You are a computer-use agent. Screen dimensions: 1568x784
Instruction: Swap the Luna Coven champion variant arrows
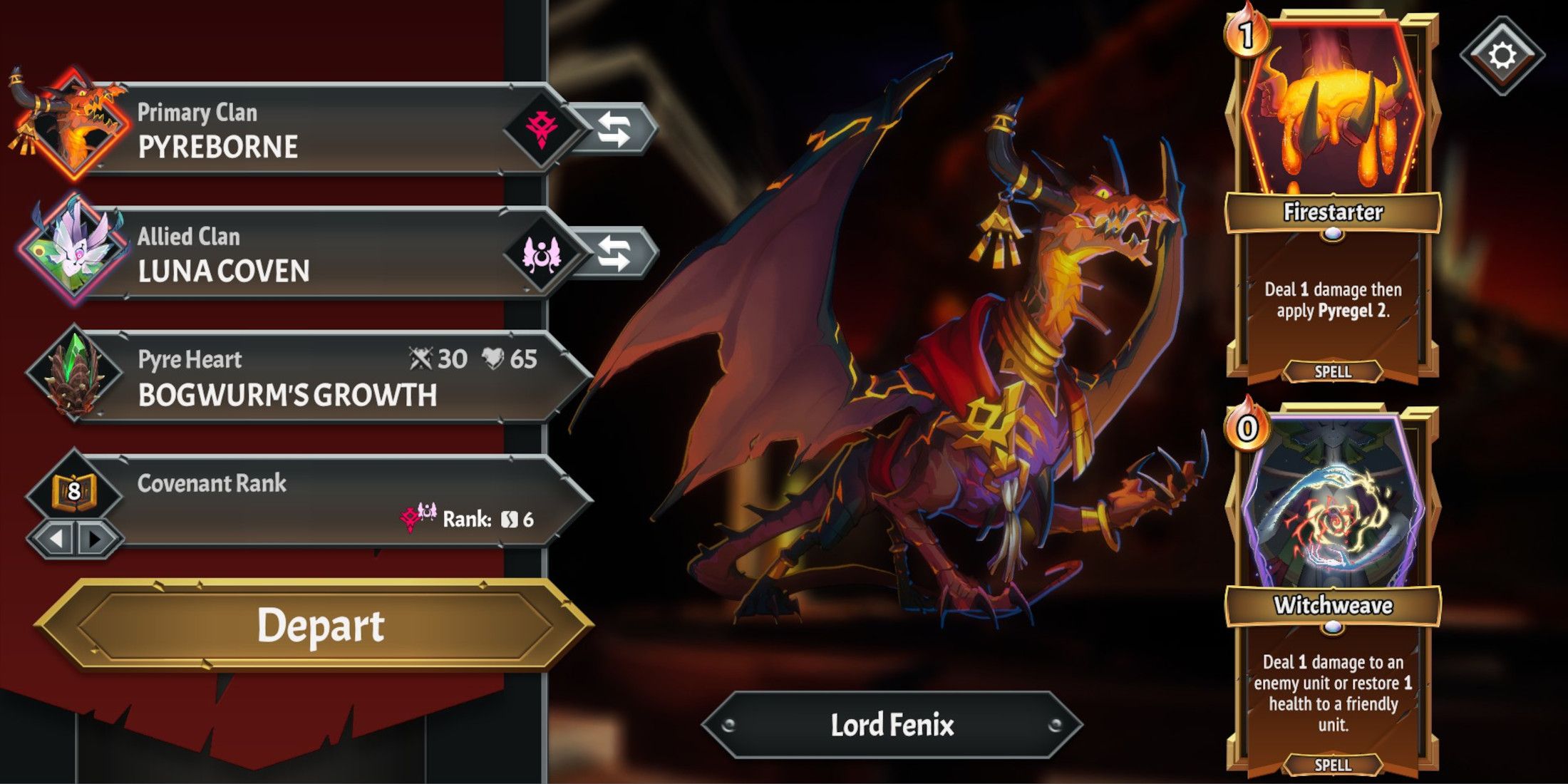pos(615,254)
